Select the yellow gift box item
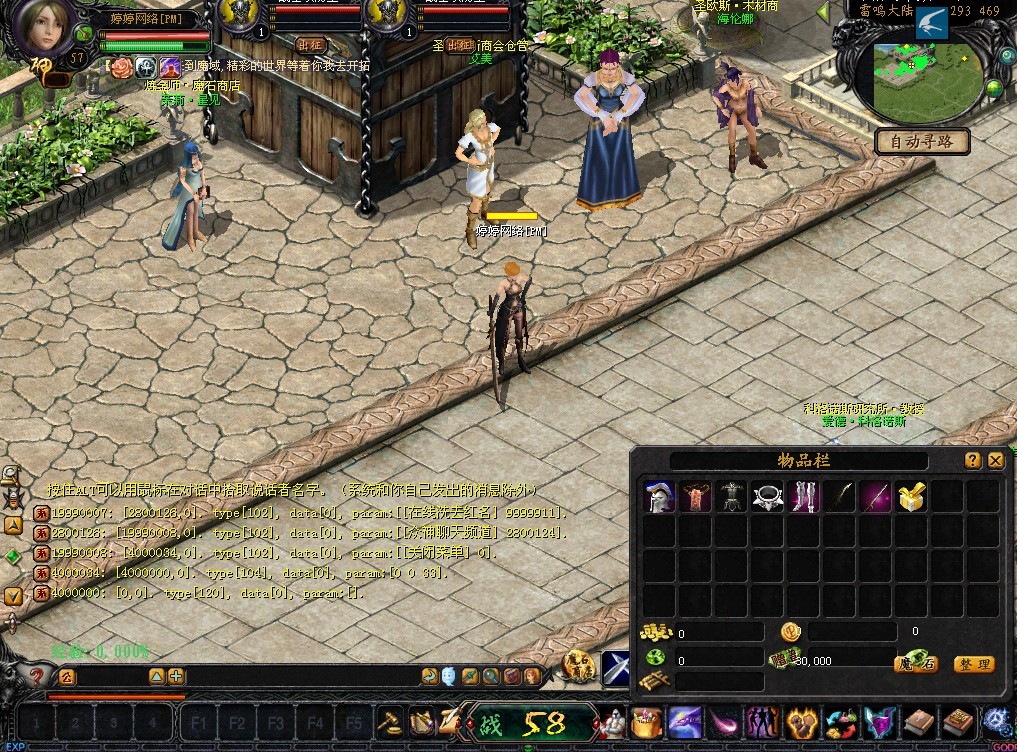Viewport: 1017px width, 752px height. pyautogui.click(x=911, y=497)
